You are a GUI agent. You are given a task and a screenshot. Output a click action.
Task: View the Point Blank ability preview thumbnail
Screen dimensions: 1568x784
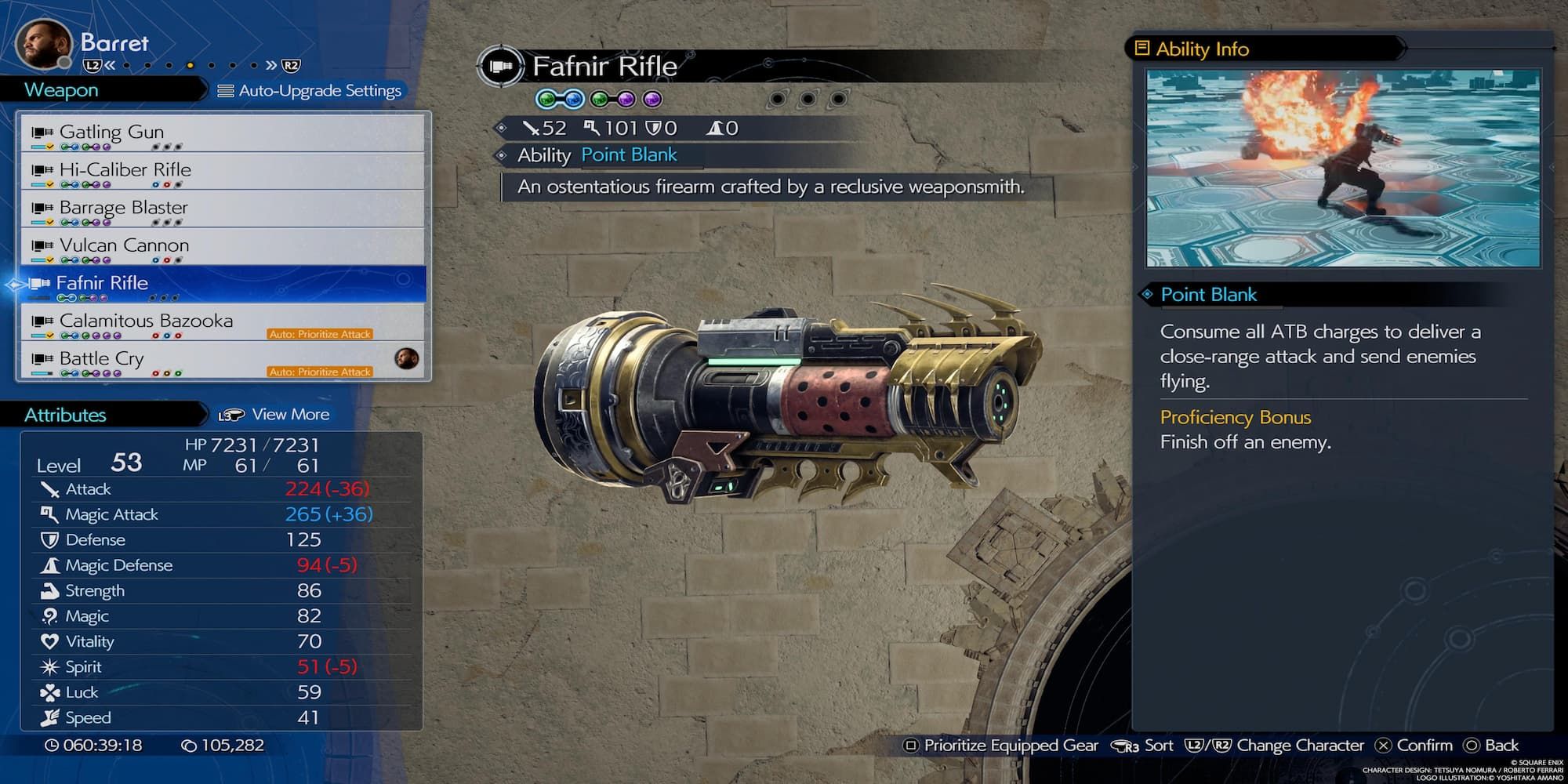coord(1342,168)
